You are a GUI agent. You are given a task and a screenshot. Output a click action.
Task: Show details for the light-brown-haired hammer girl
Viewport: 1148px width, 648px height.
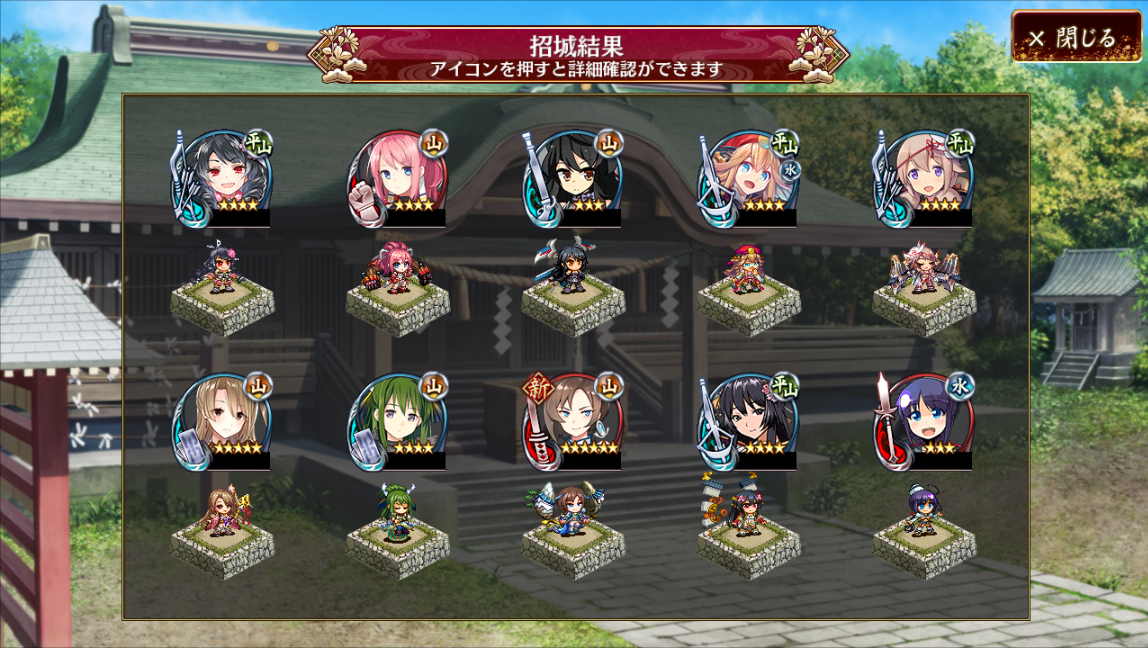pos(222,421)
